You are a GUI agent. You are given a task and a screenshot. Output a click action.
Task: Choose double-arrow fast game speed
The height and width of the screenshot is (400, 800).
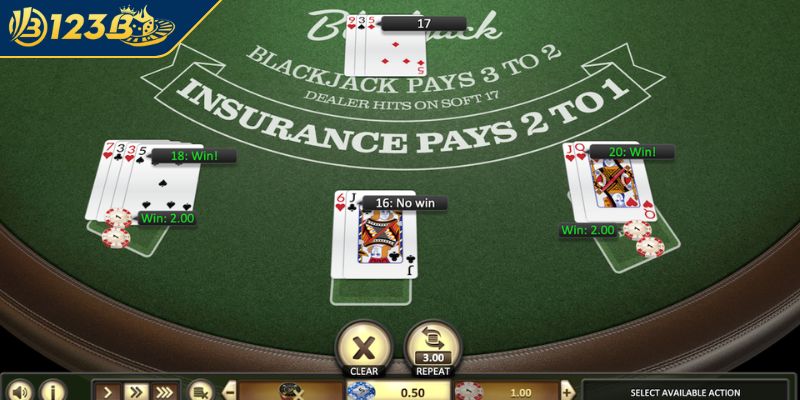tap(137, 390)
